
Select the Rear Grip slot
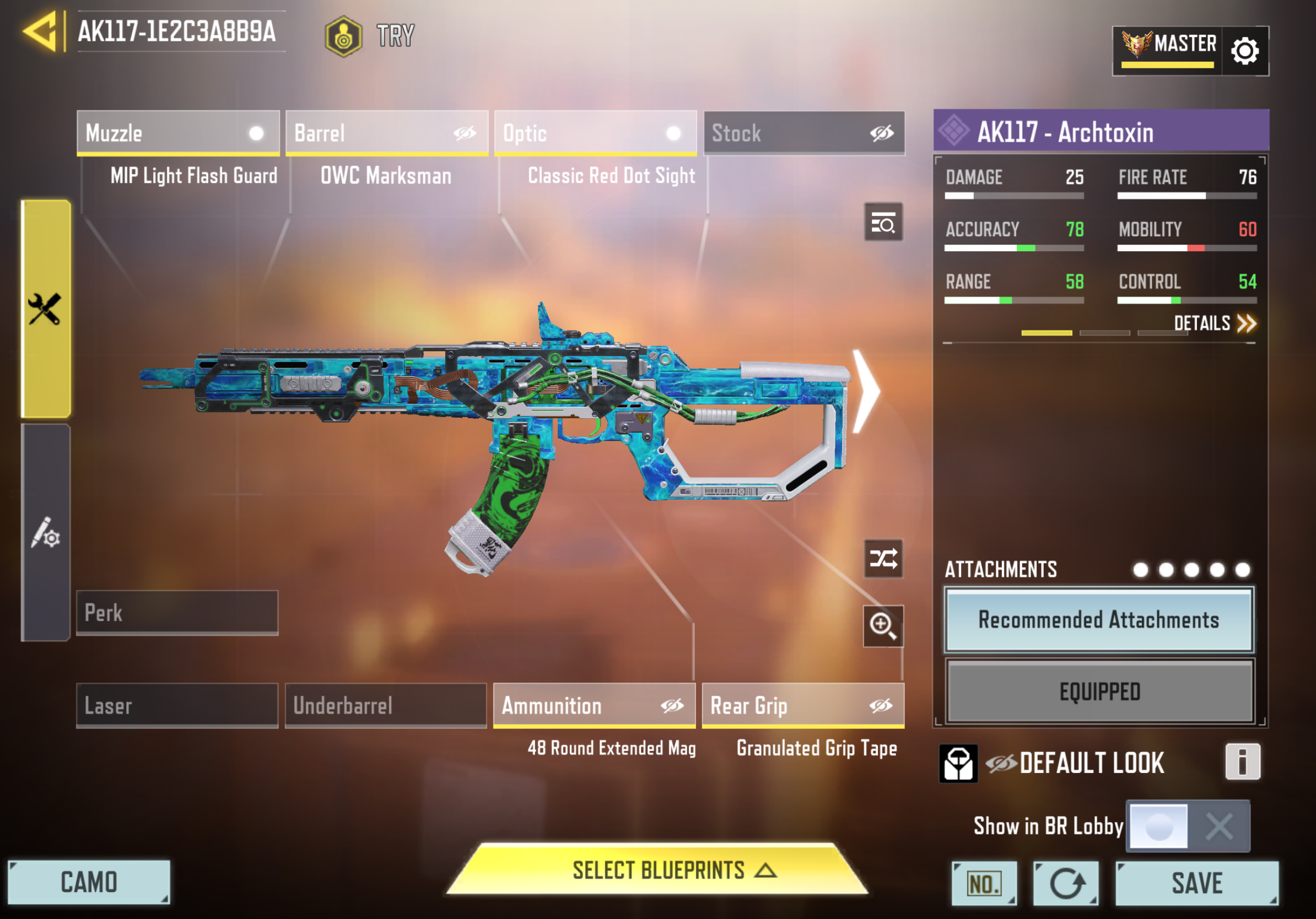coord(803,705)
